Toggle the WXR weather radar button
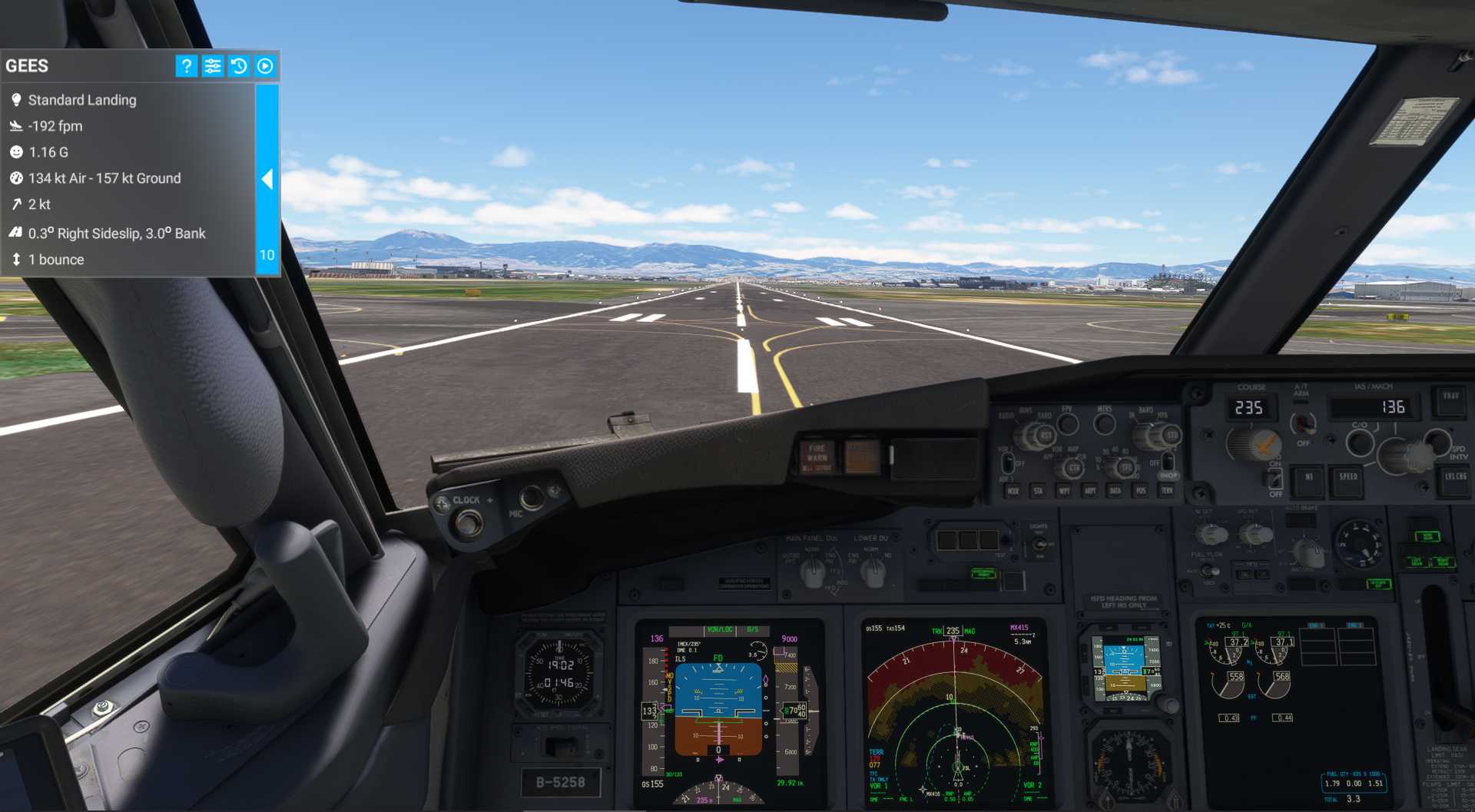Screen dimensions: 1475x812 [1013, 491]
